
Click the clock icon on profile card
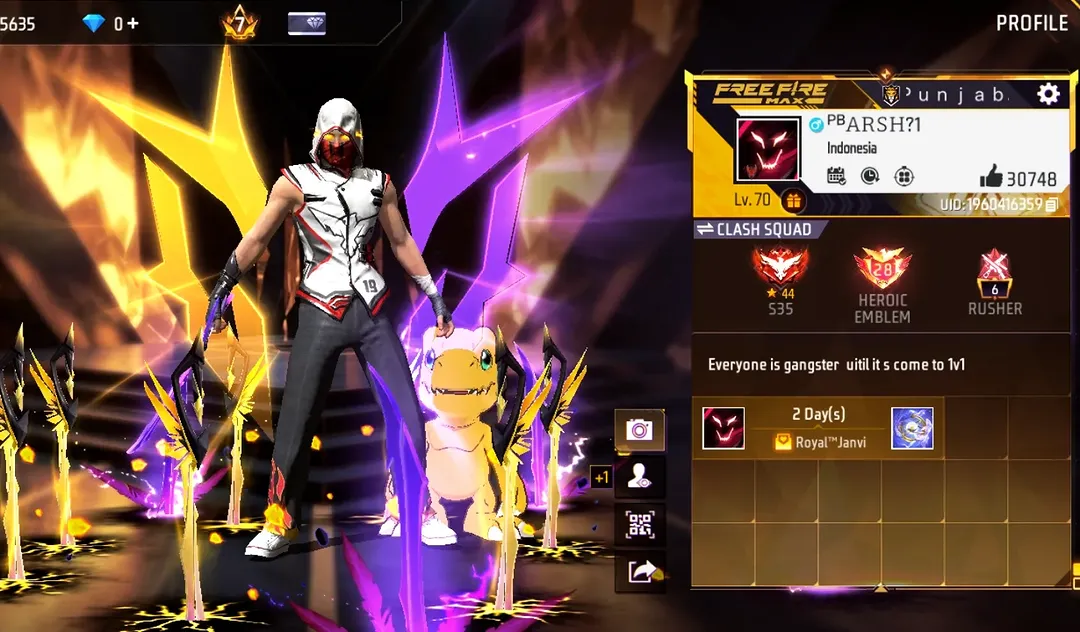click(870, 176)
